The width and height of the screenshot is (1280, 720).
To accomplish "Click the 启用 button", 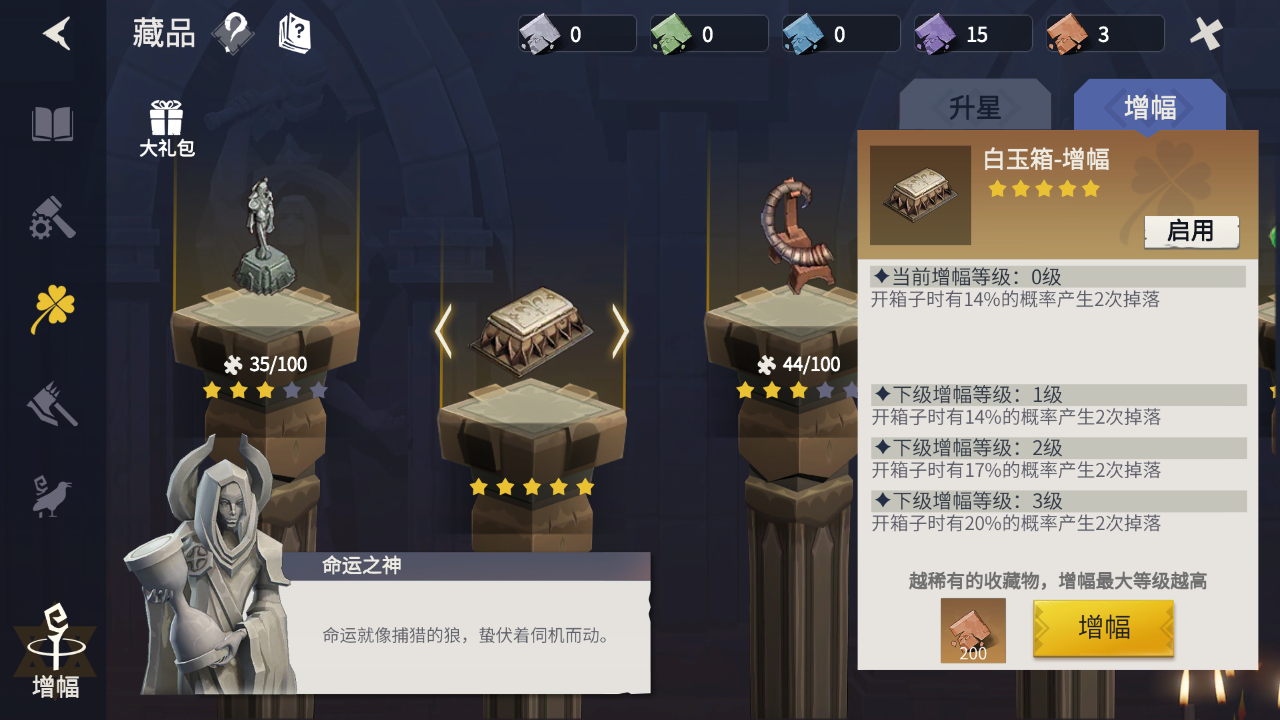I will (1191, 231).
